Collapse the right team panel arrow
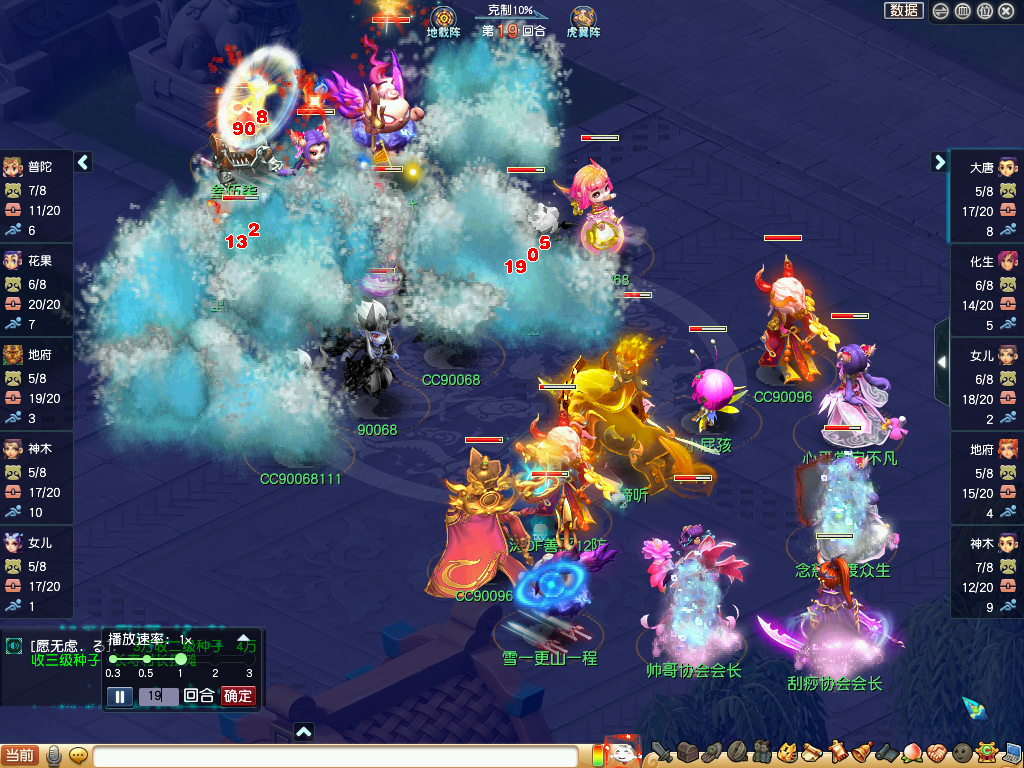The height and width of the screenshot is (768, 1024). [x=939, y=162]
